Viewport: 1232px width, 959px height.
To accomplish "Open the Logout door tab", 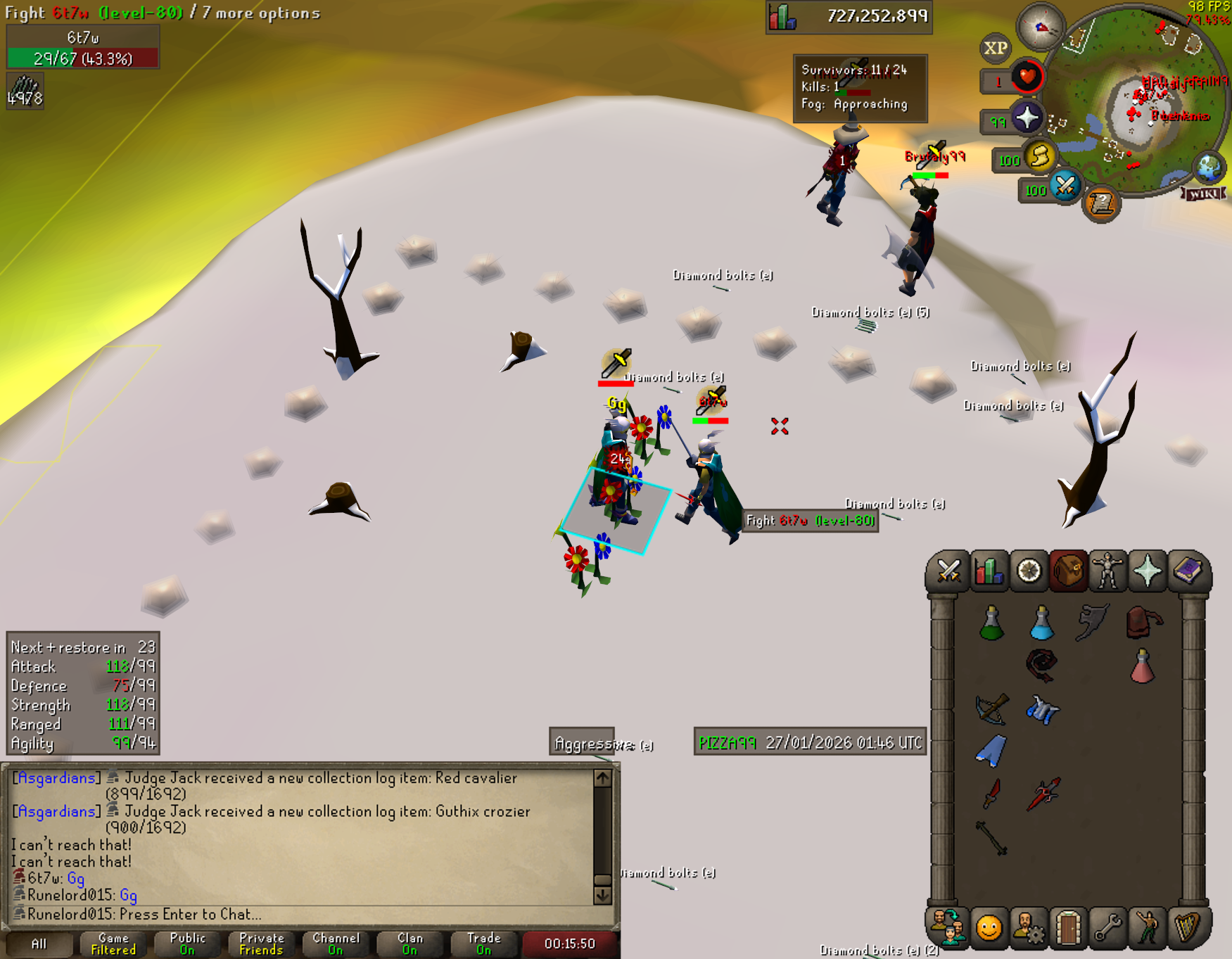I will (x=1067, y=928).
